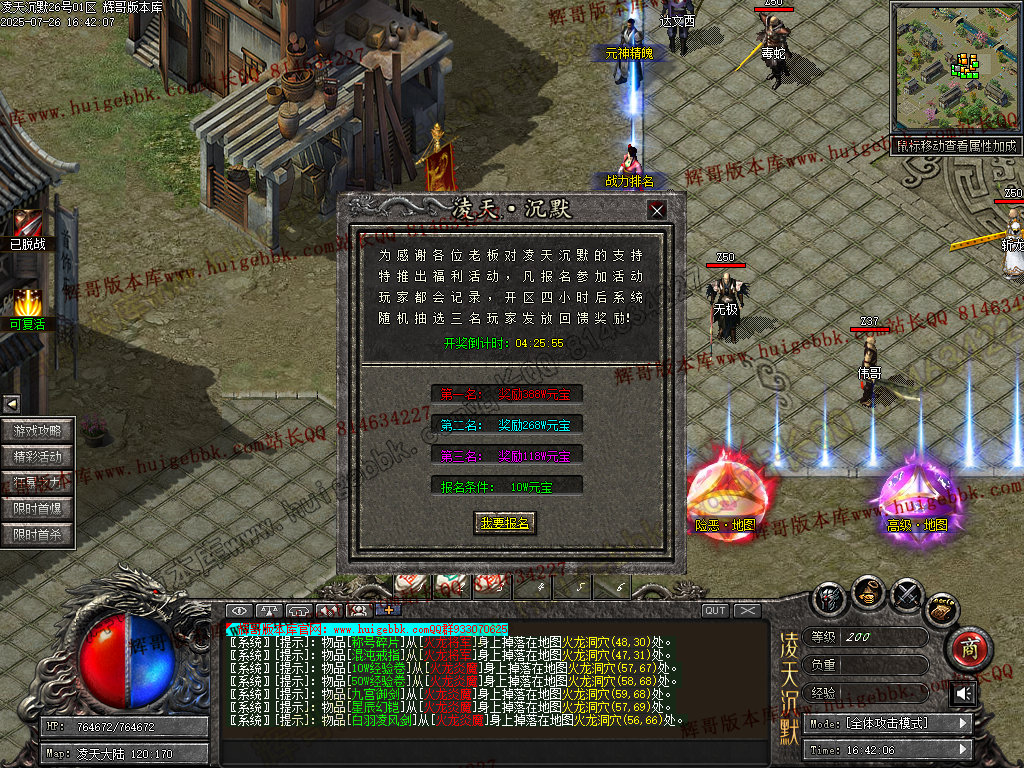1024x768 pixels.
Task: Collapse the left side menu arrow
Action: click(x=11, y=404)
